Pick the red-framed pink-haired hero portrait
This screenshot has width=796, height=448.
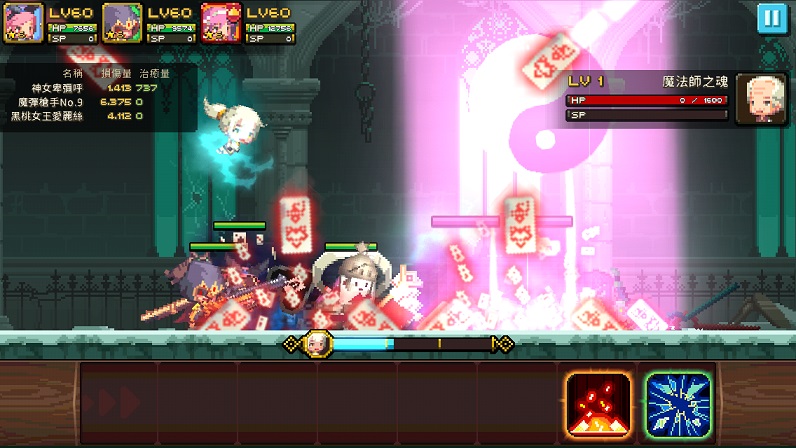[221, 24]
